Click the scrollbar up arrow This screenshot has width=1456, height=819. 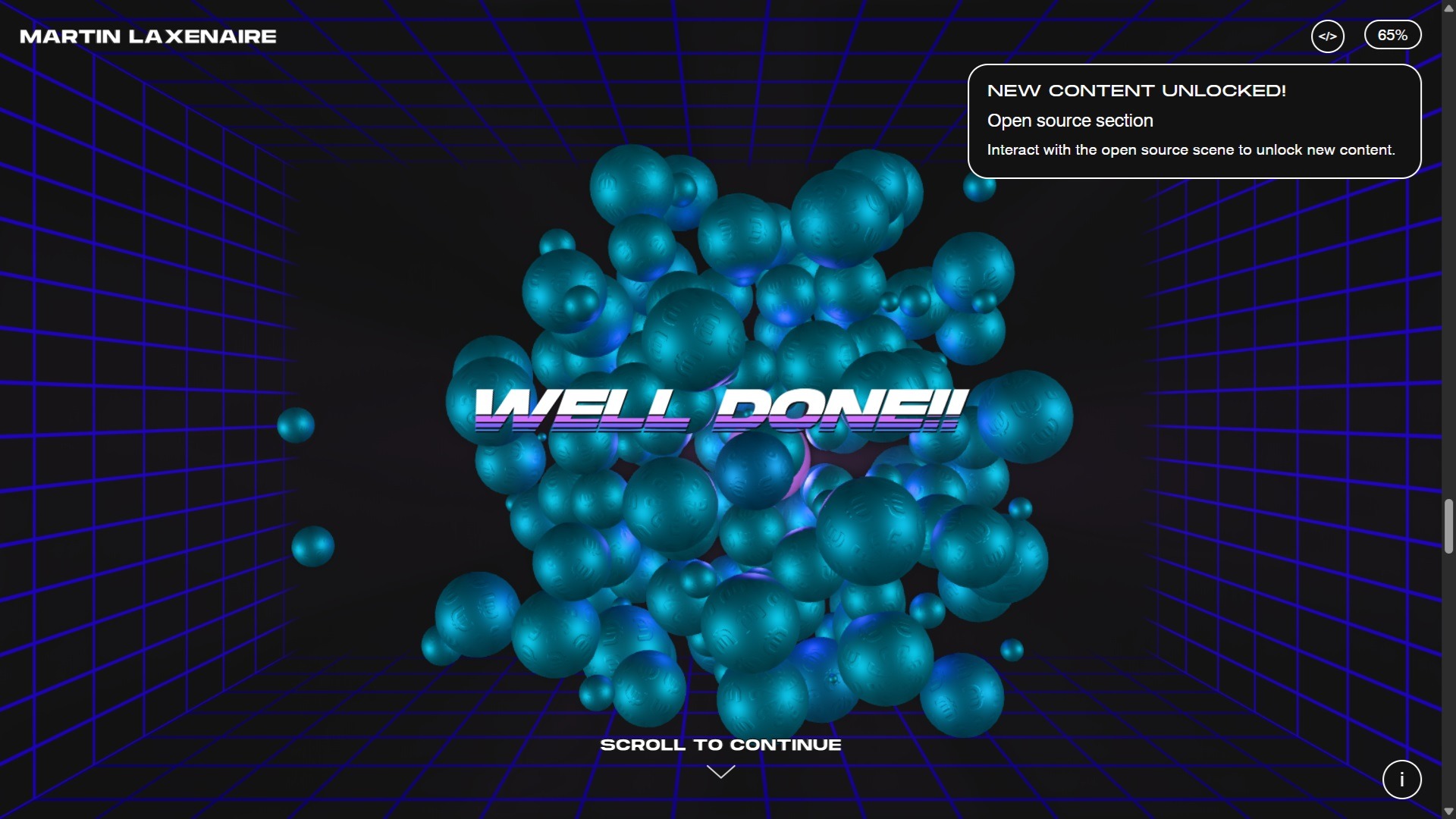pos(1448,8)
